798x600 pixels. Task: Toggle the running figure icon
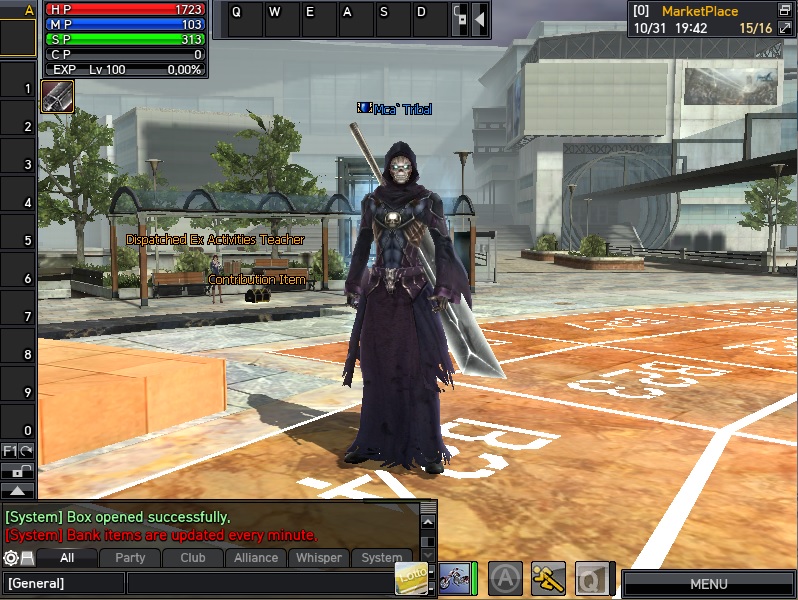(x=548, y=578)
